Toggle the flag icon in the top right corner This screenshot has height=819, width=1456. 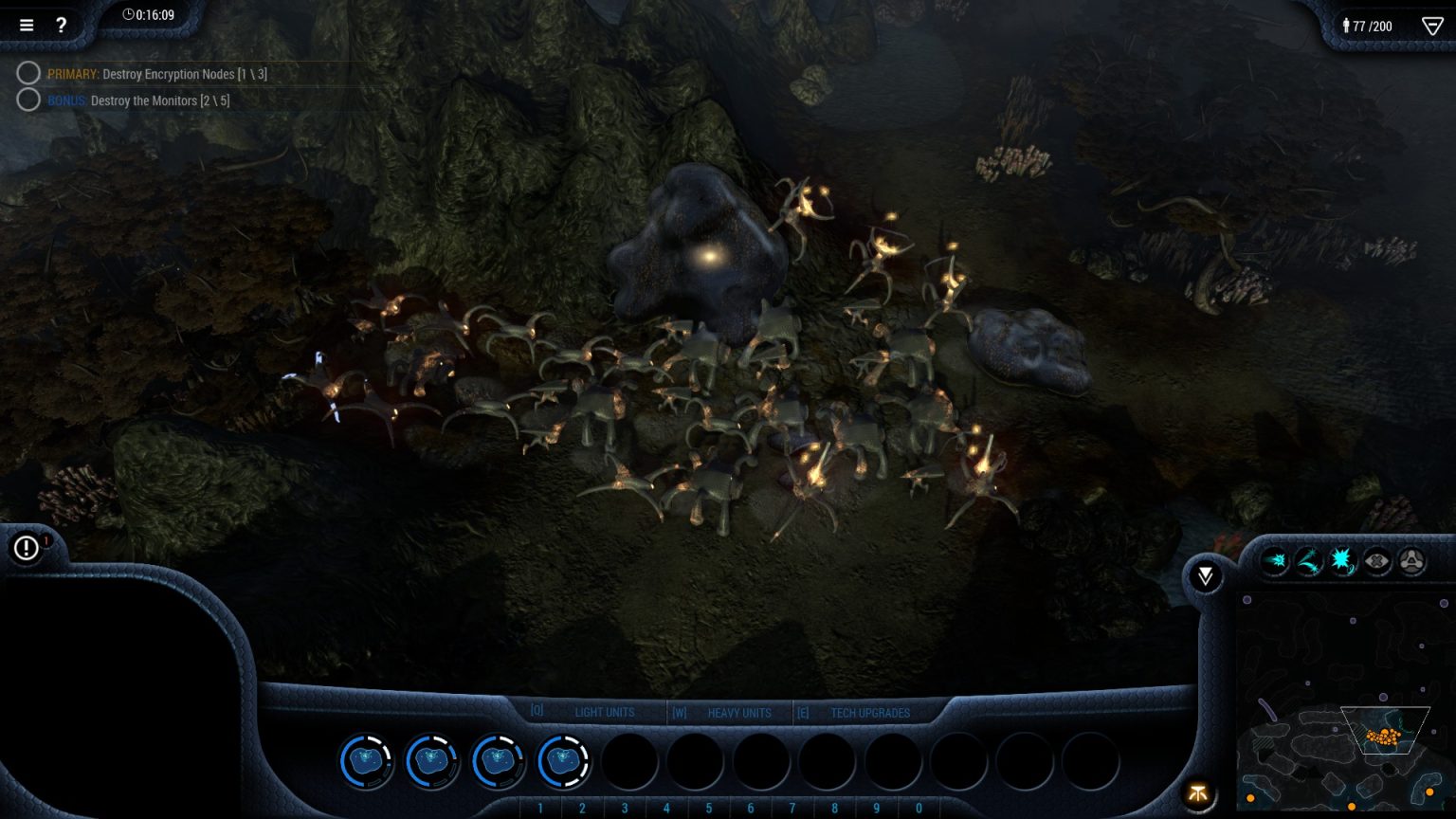pos(1431,26)
